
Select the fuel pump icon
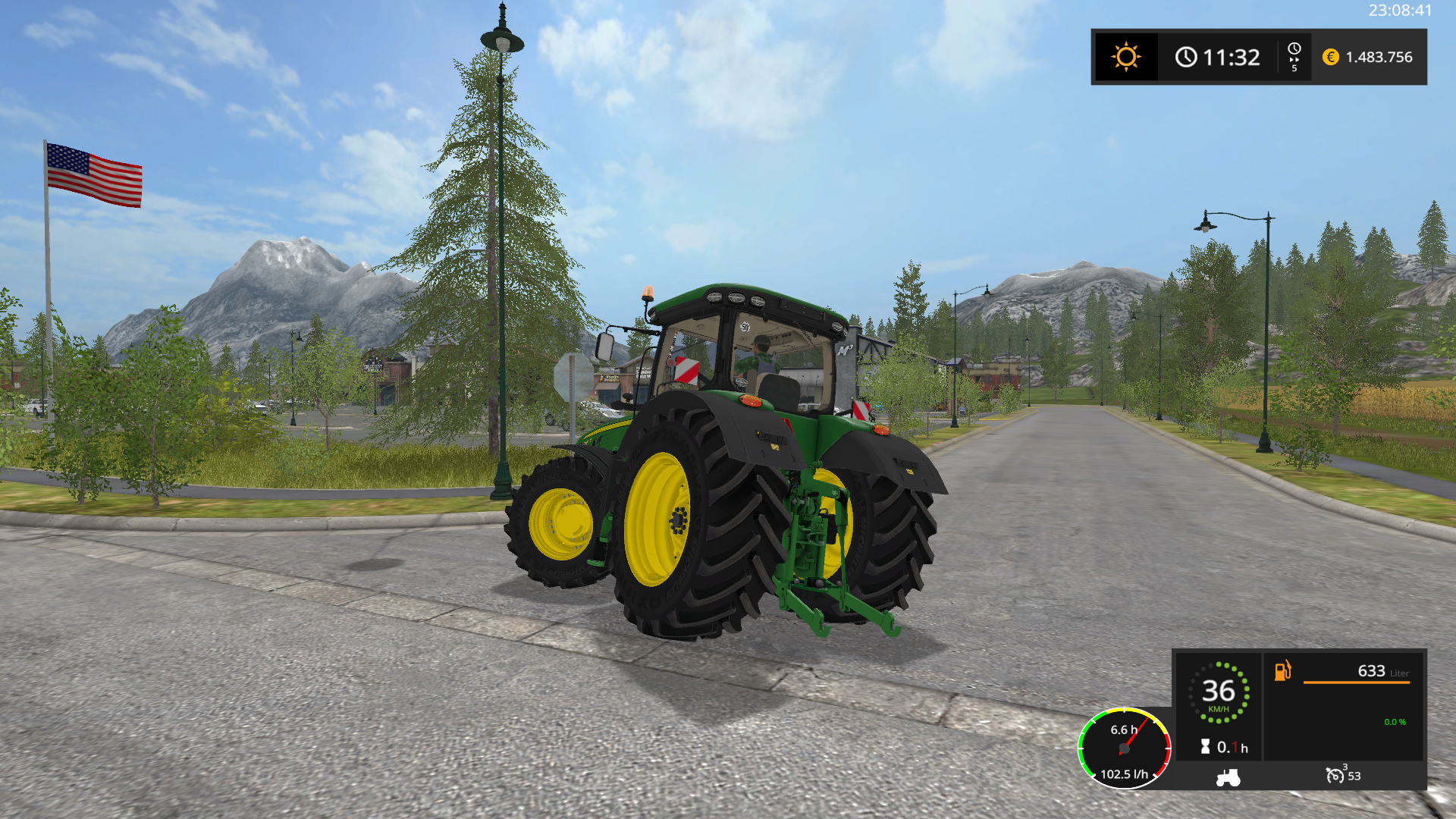point(1282,671)
